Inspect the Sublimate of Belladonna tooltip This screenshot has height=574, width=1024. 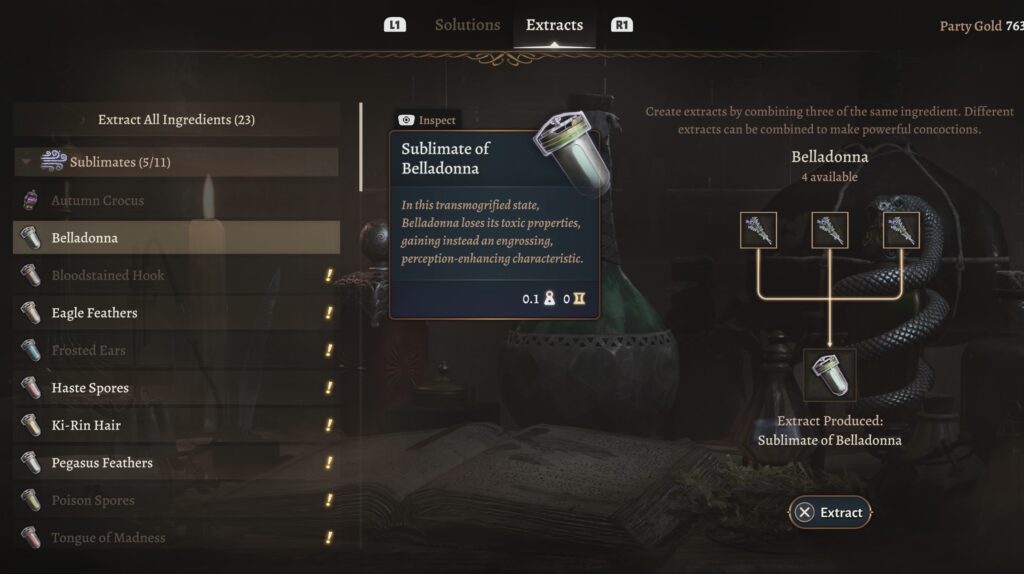click(x=427, y=120)
